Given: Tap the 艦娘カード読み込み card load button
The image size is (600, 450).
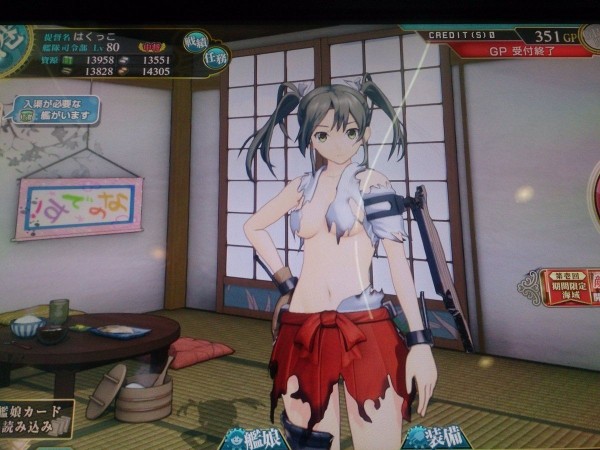Looking at the screenshot, I should [35, 417].
